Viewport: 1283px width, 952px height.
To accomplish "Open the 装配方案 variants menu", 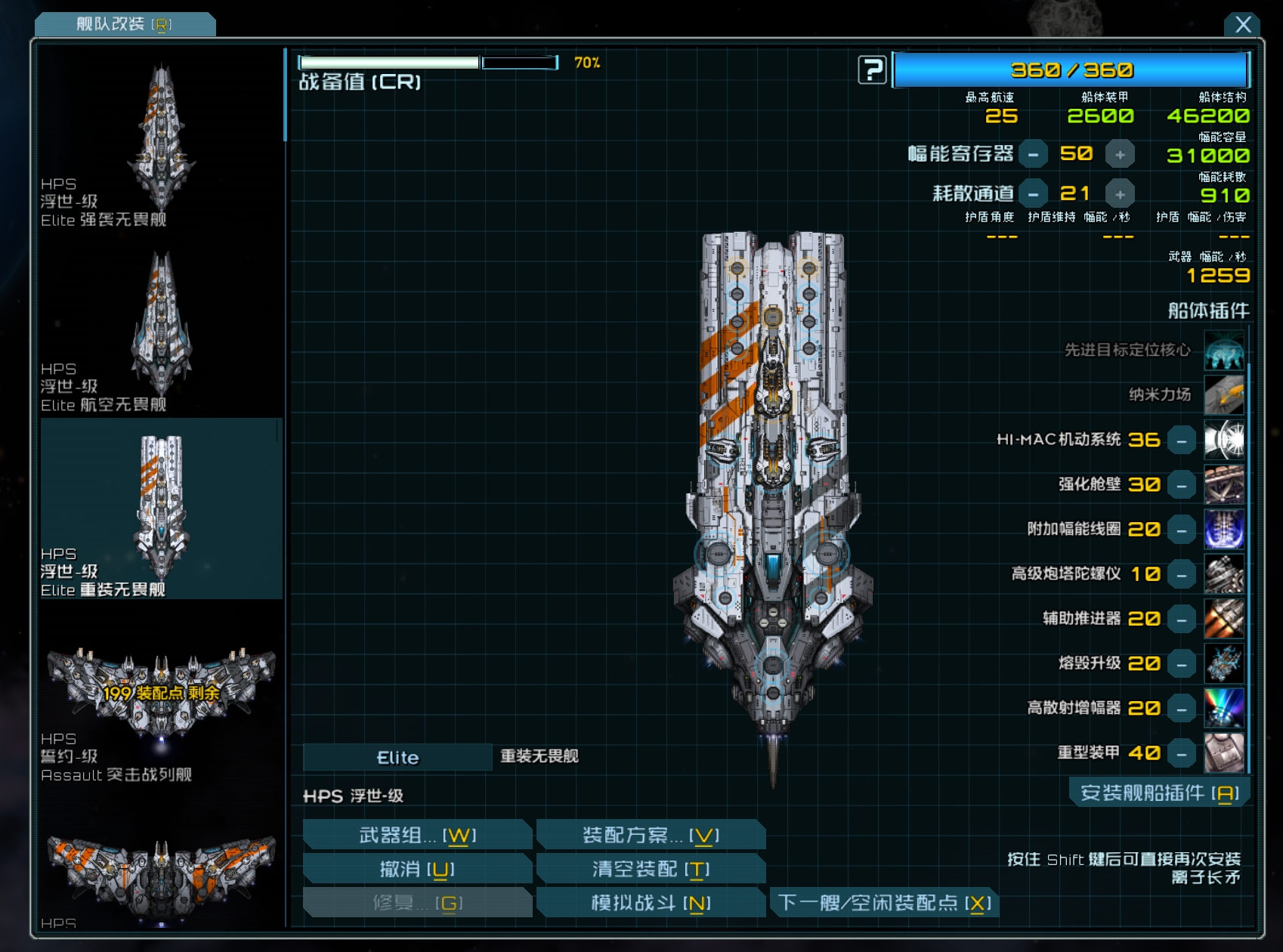I will pos(651,835).
